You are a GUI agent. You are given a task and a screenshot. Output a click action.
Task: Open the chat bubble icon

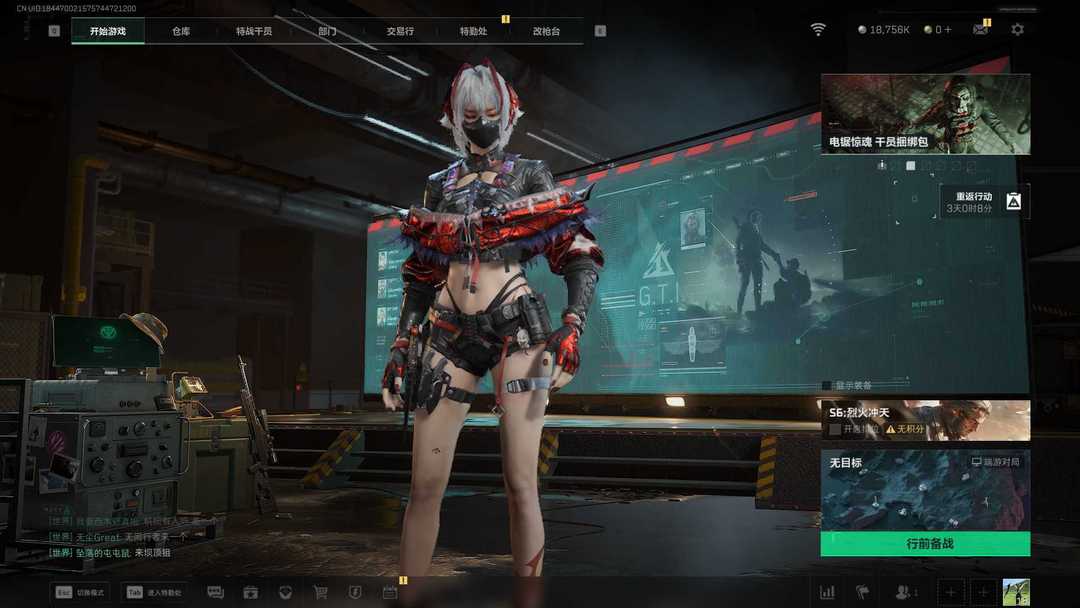click(215, 592)
